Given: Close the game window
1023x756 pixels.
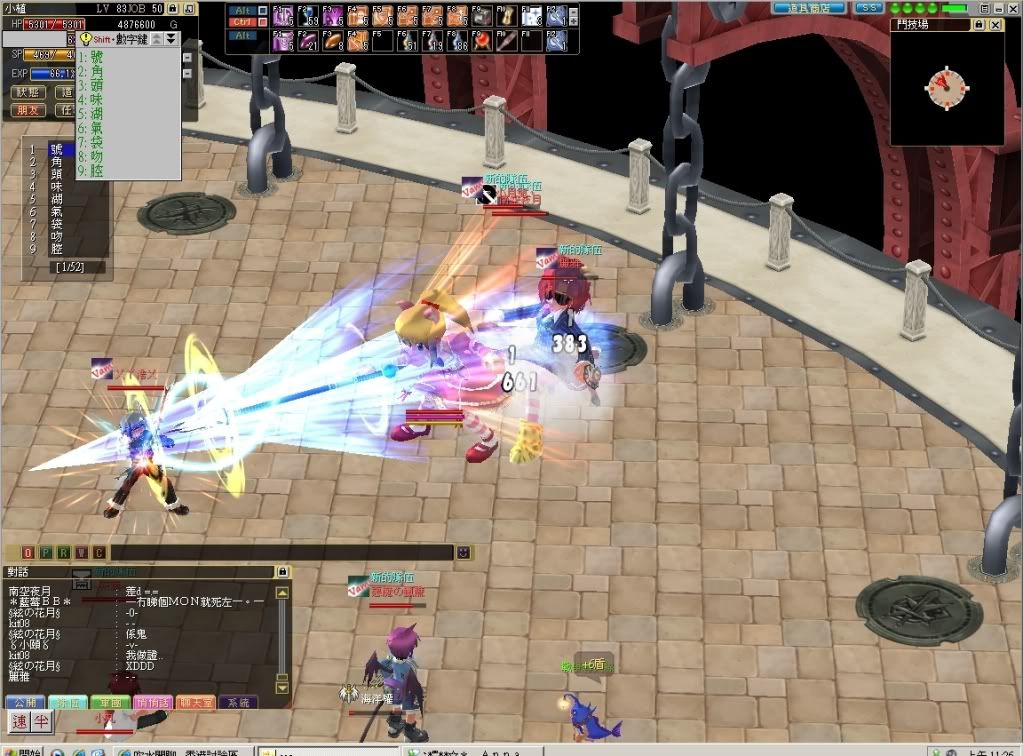Looking at the screenshot, I should click(1011, 8).
